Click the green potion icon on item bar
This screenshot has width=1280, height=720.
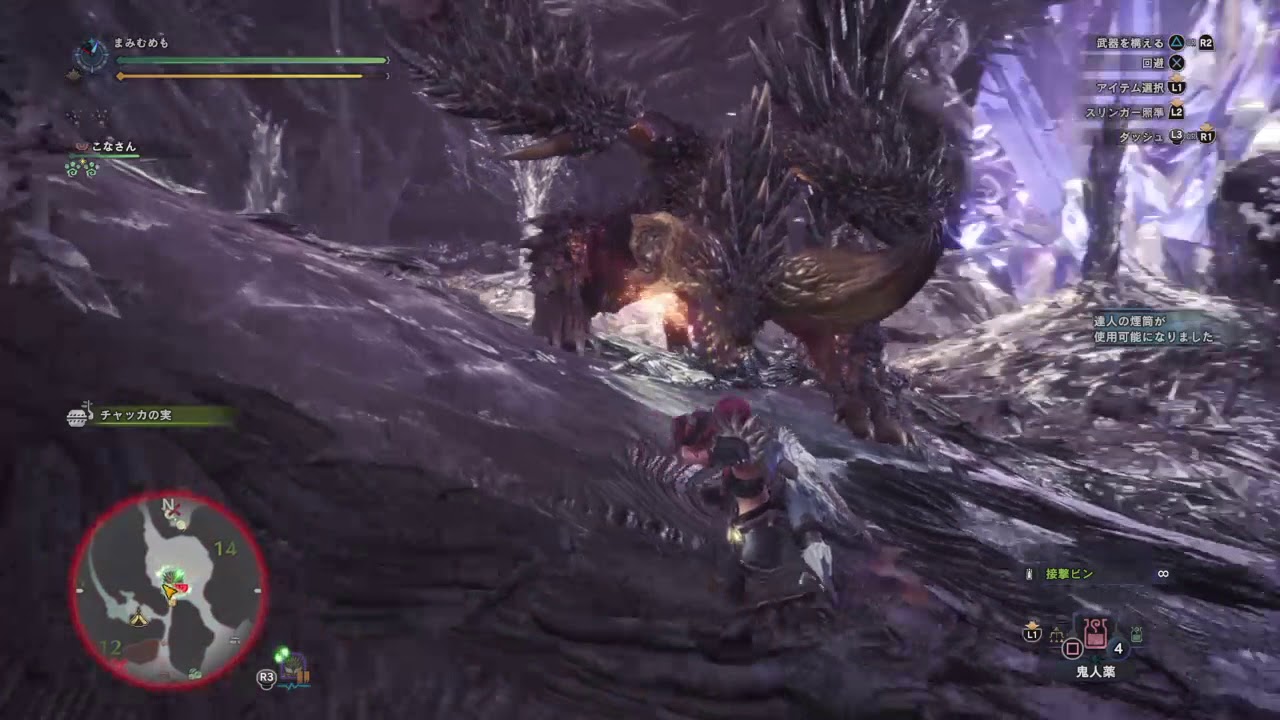point(1136,634)
